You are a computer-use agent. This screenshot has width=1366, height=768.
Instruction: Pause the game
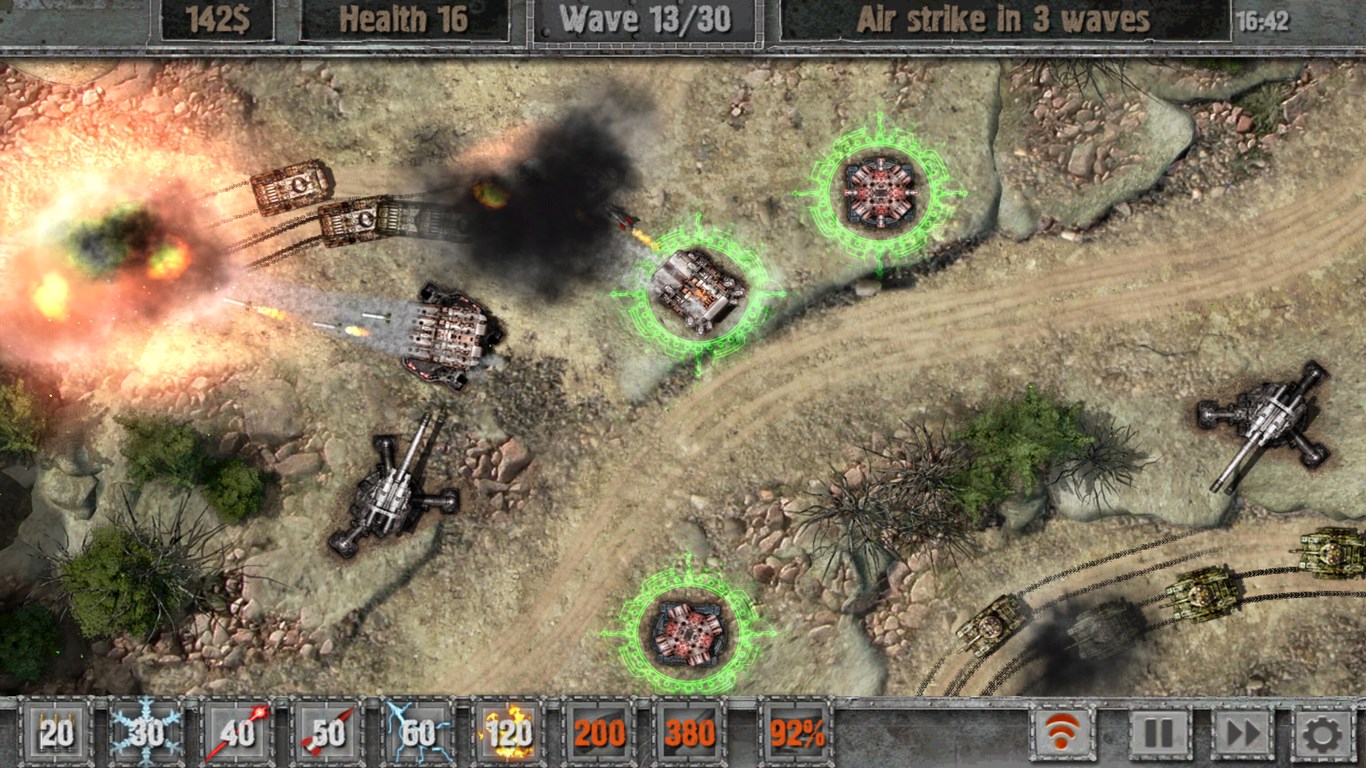pyautogui.click(x=1158, y=733)
